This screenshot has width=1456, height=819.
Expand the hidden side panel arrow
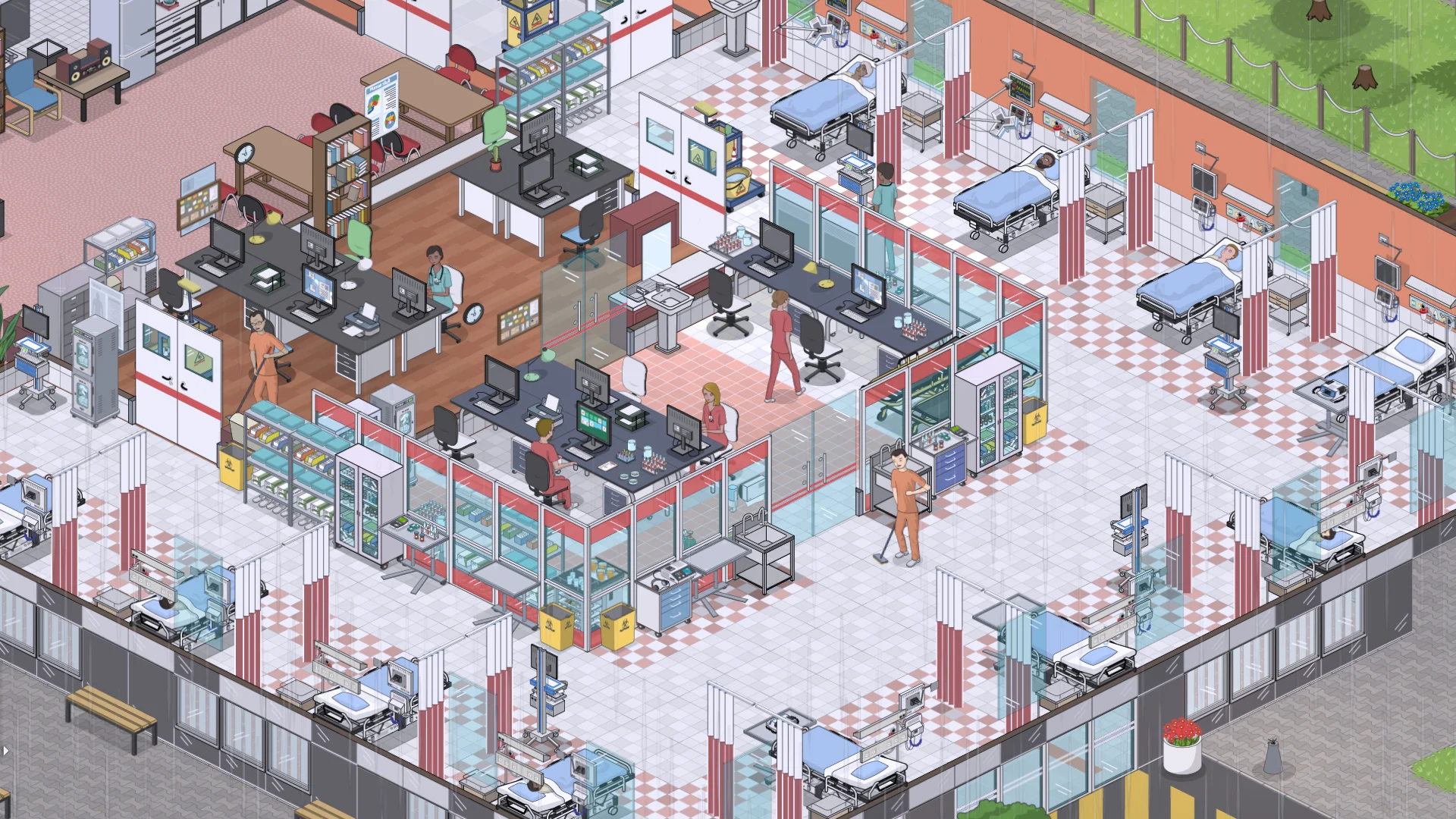coord(5,751)
